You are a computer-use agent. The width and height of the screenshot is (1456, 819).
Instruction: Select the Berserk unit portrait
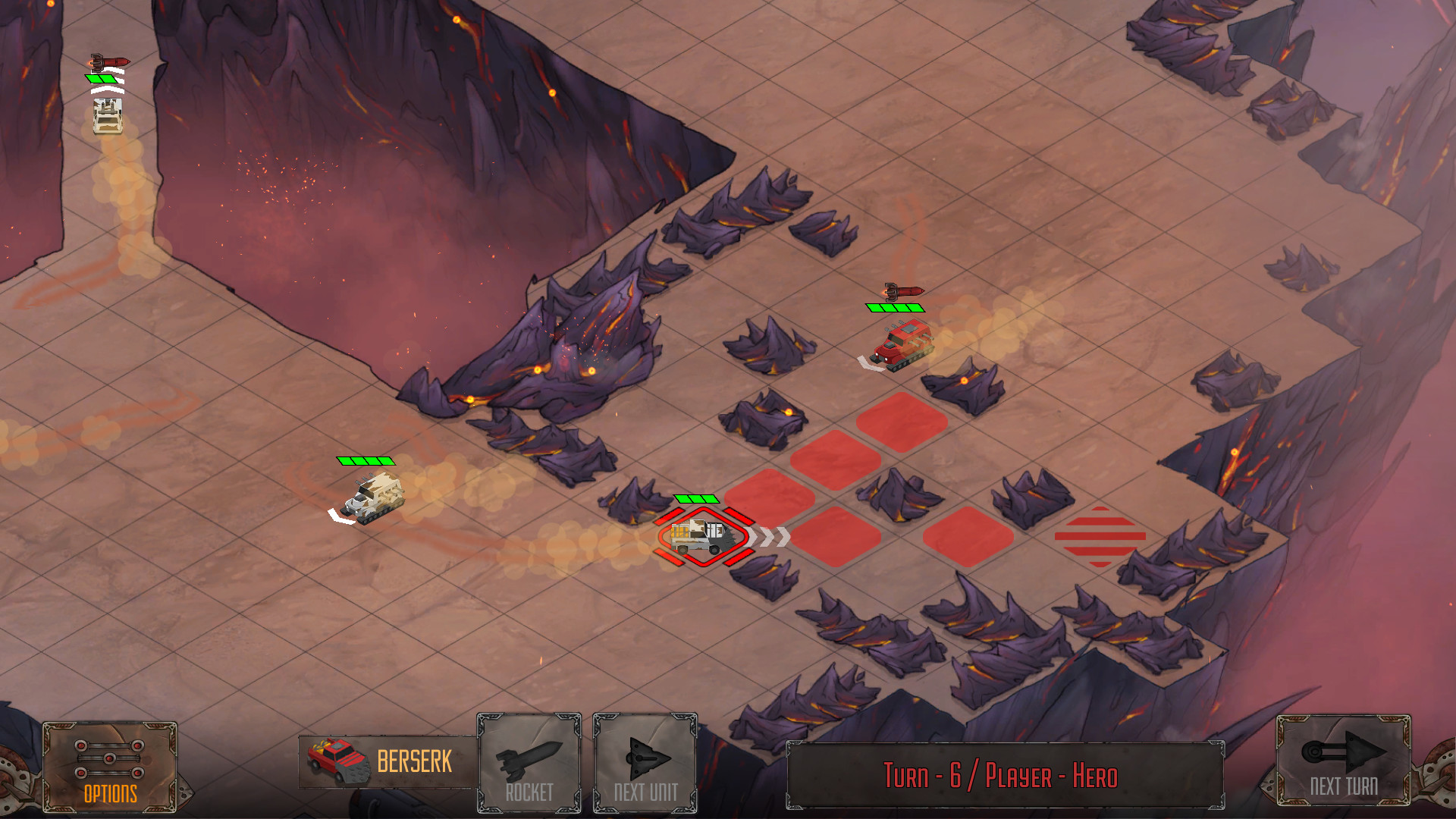(x=339, y=761)
